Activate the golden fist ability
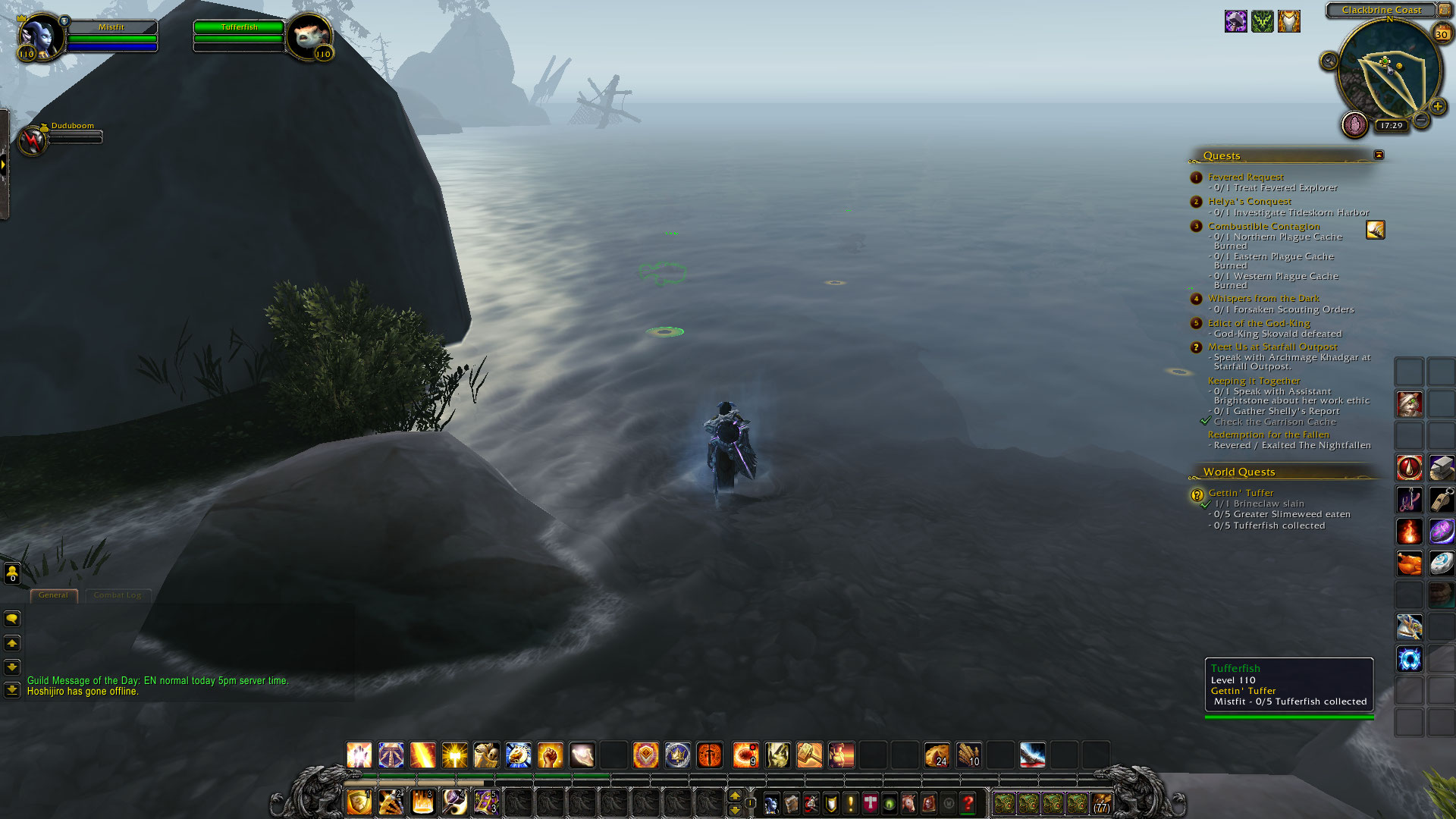1456x819 pixels. 551,755
